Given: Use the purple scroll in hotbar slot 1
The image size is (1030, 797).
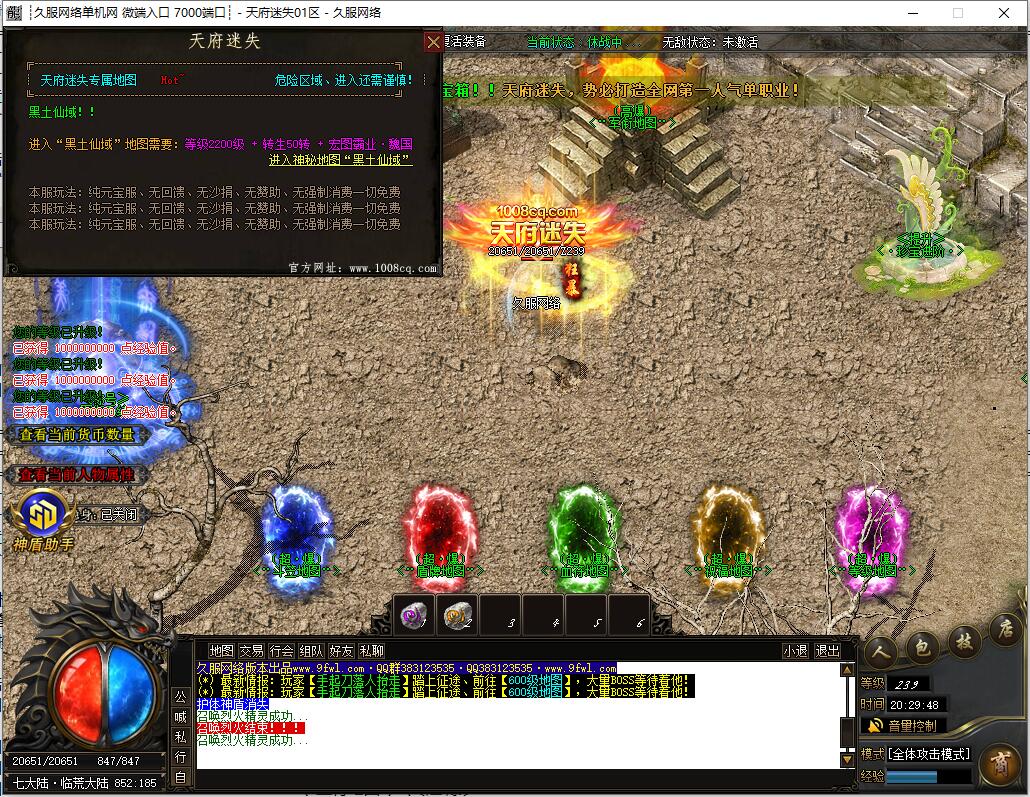Looking at the screenshot, I should coord(413,616).
